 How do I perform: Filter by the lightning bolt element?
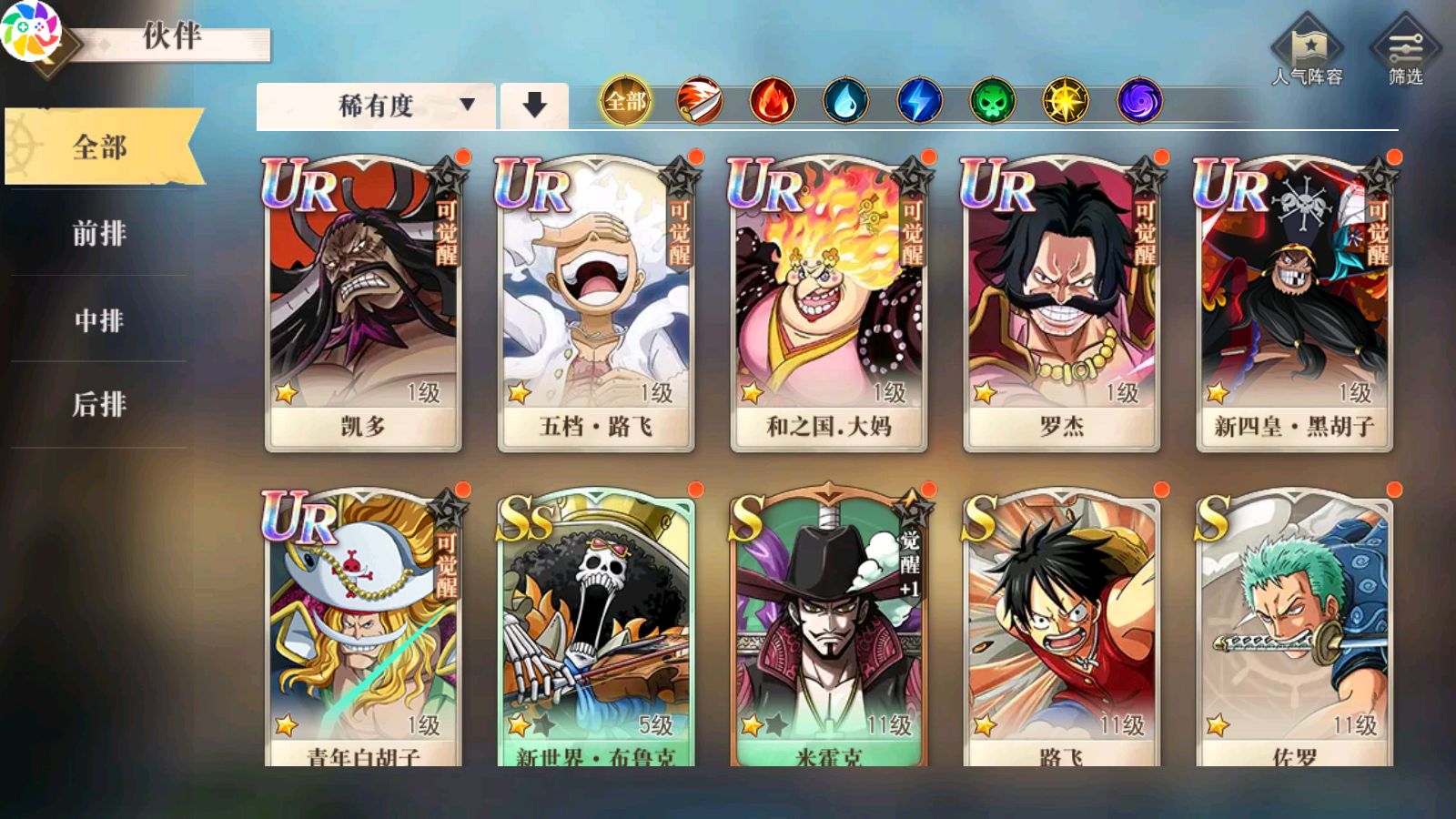[919, 100]
